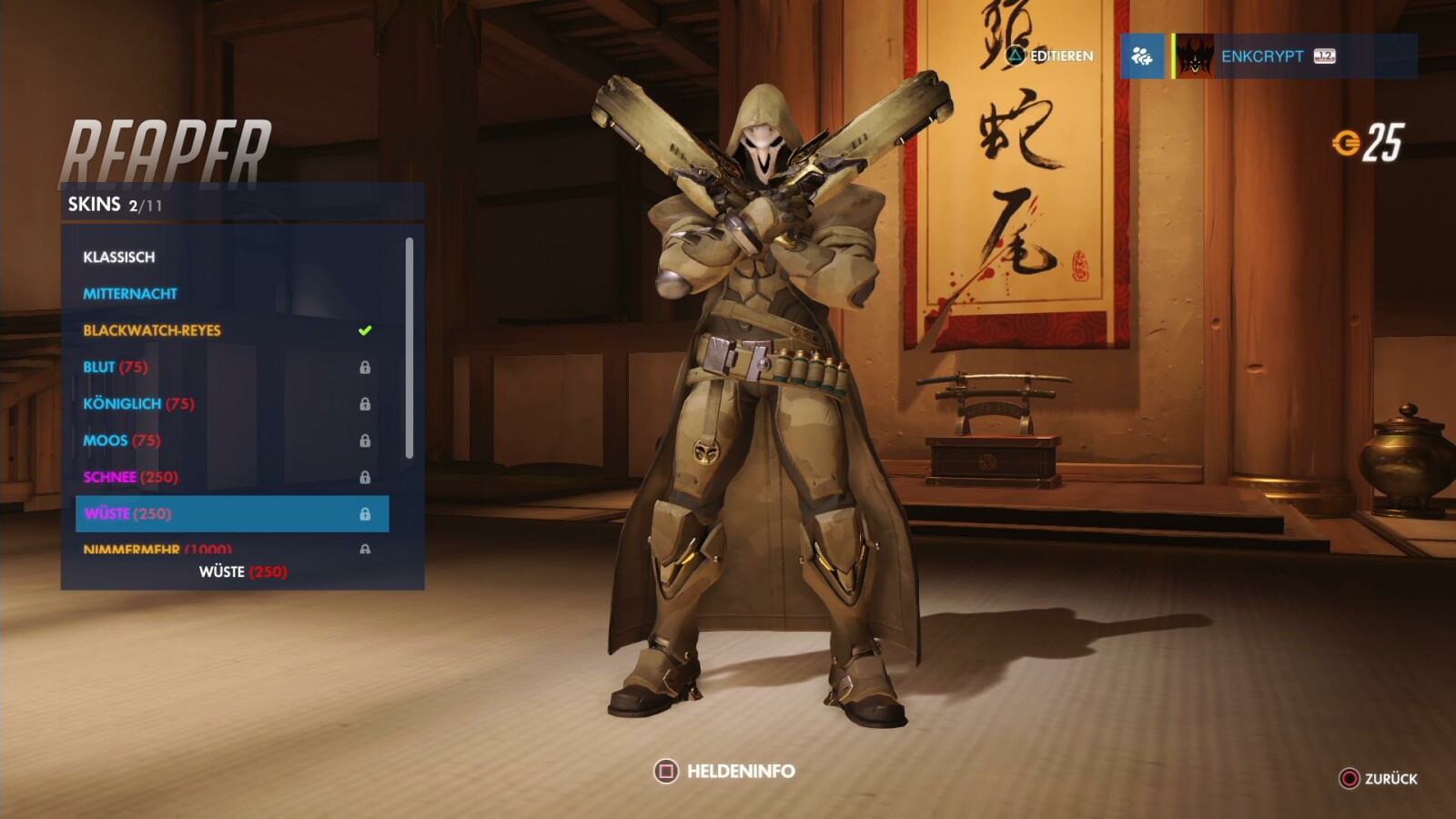Open HELDENINFO at the bottom
Screen dimensions: 1456x819
coord(733,769)
